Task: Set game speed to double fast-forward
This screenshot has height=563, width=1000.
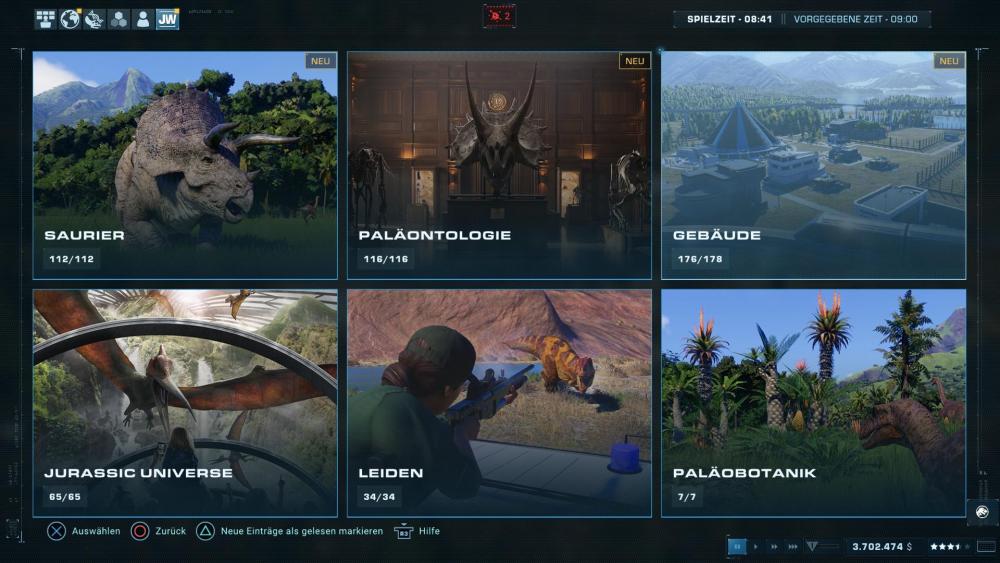Action: click(774, 547)
